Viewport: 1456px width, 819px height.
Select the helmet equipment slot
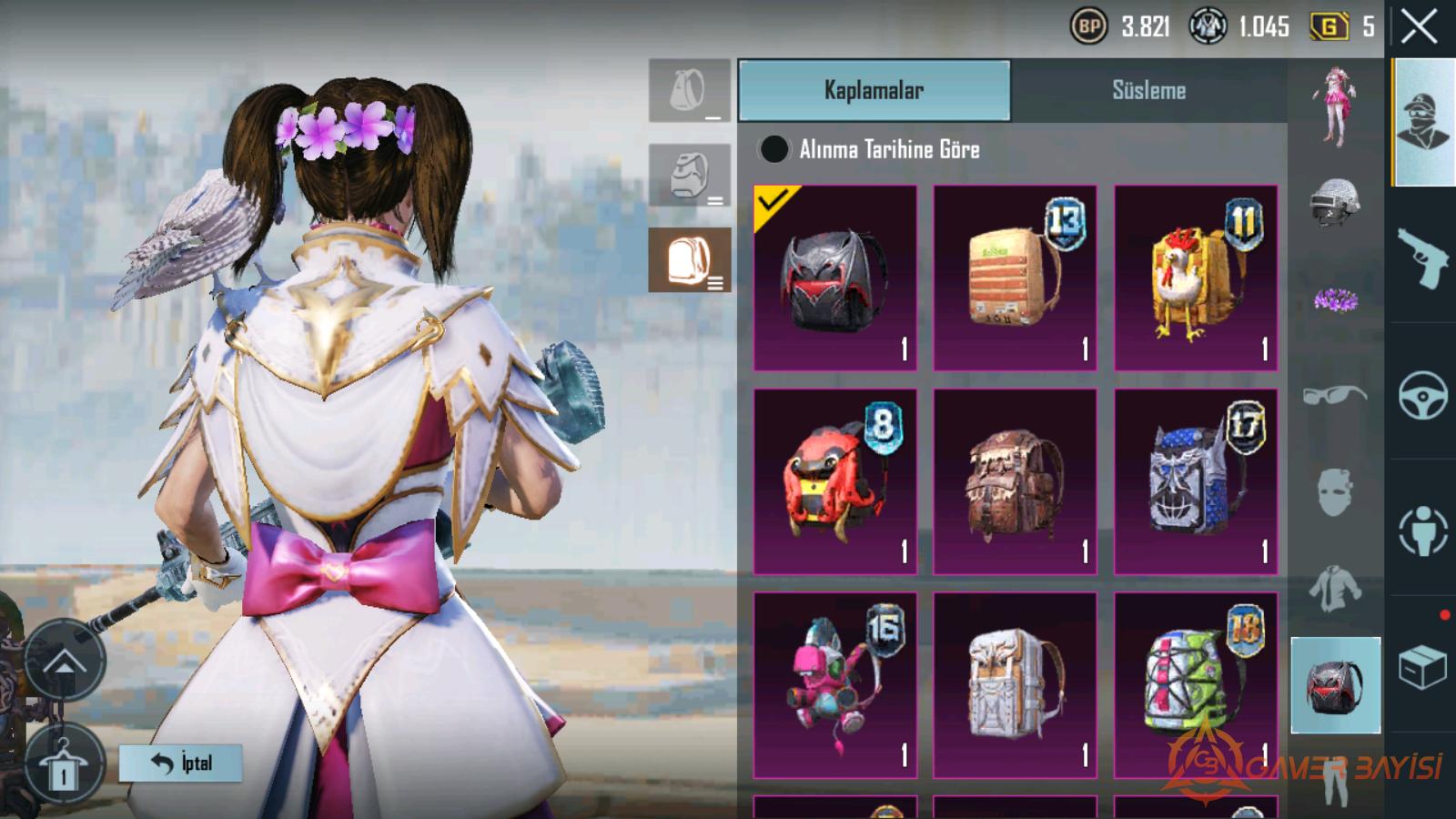[1335, 201]
